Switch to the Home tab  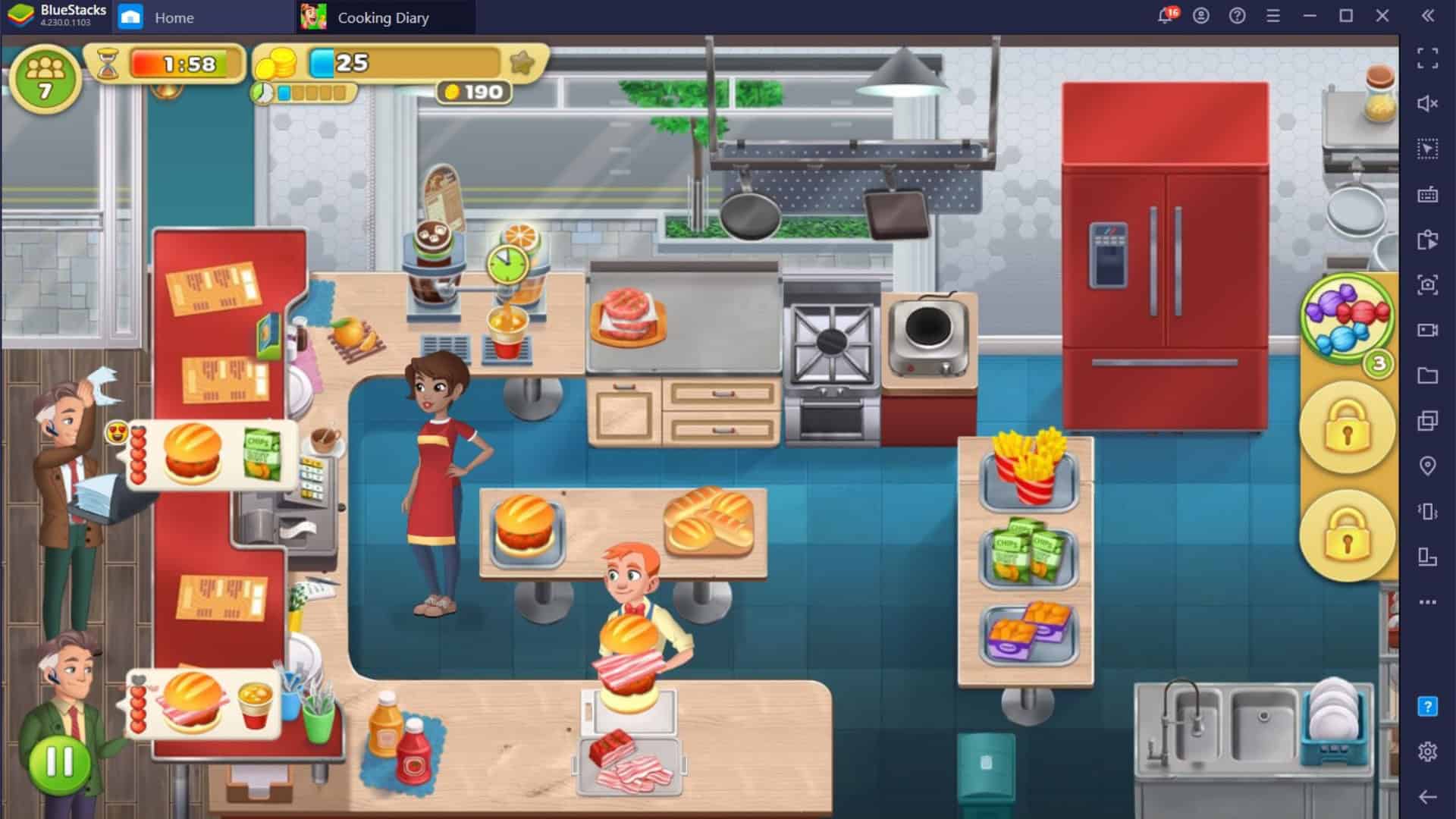pyautogui.click(x=174, y=17)
